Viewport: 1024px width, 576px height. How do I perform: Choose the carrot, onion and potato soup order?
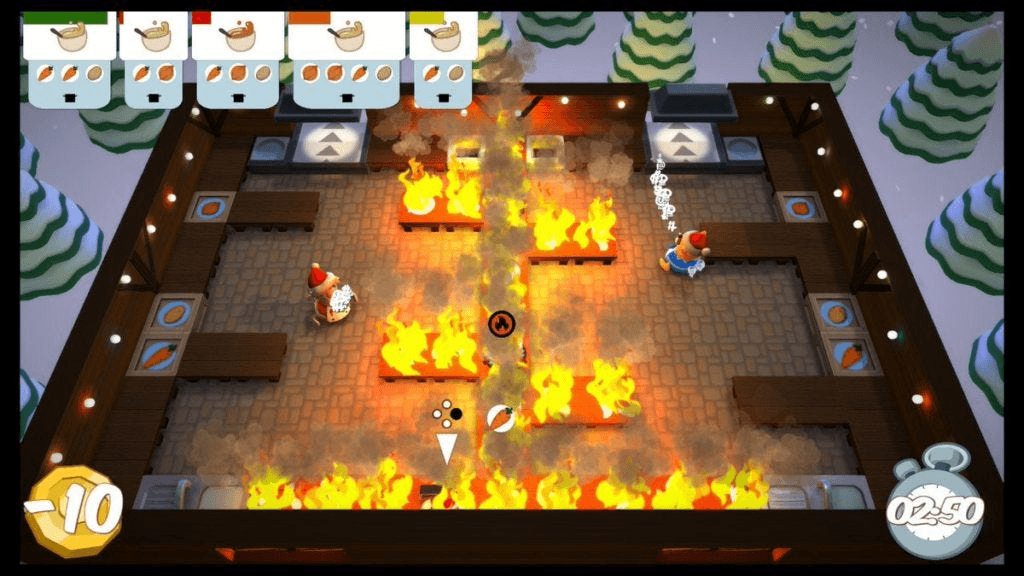(x=237, y=57)
